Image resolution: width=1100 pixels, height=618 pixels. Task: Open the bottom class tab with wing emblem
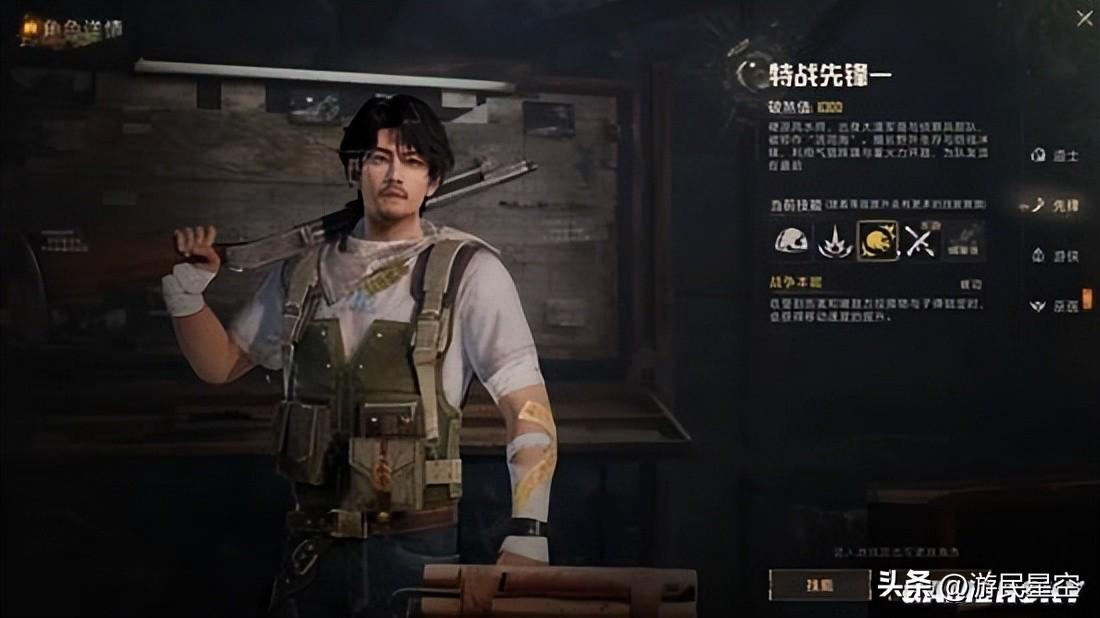[1056, 306]
